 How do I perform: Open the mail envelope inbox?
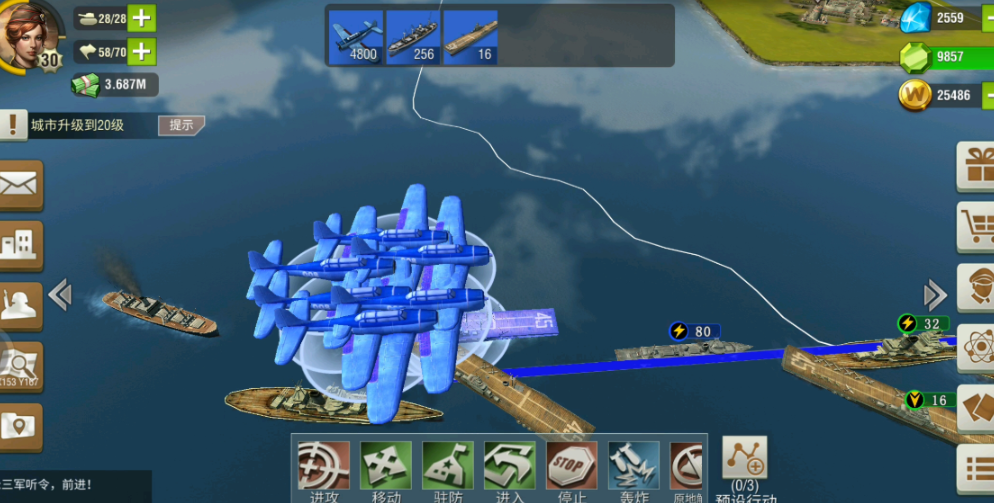[21, 185]
